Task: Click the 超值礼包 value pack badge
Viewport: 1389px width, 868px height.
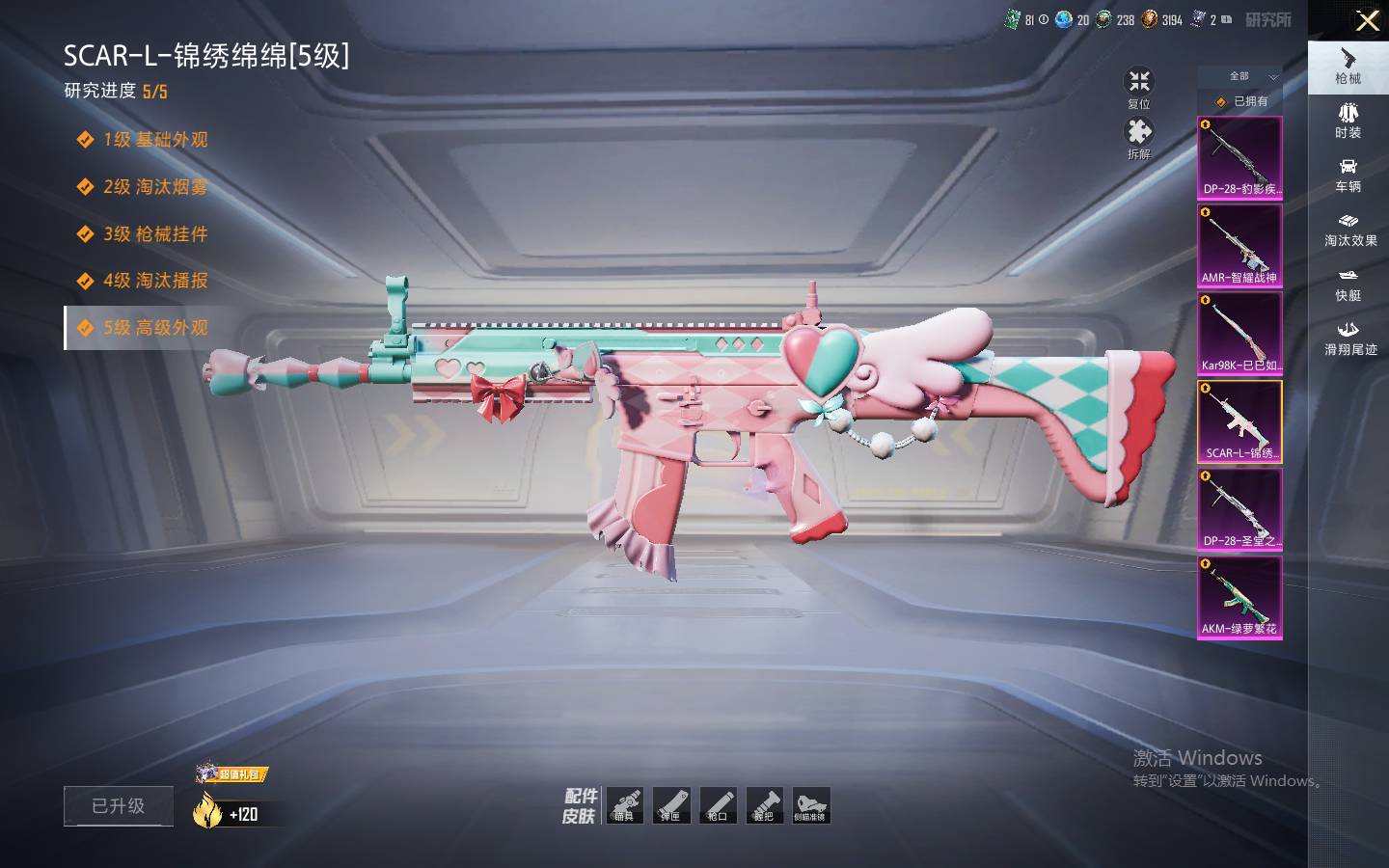Action: coord(231,773)
